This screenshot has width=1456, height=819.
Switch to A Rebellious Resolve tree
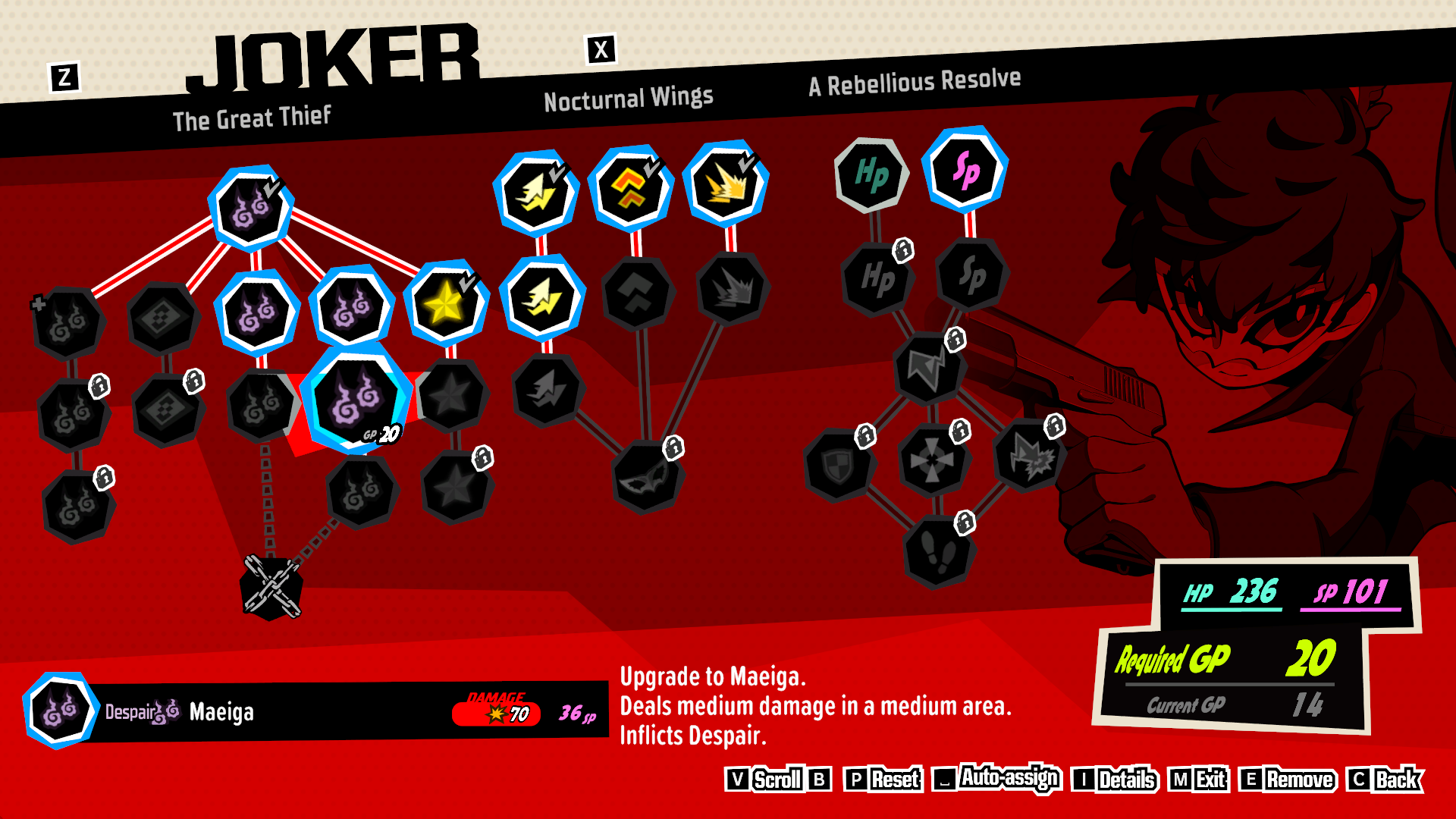(x=914, y=83)
